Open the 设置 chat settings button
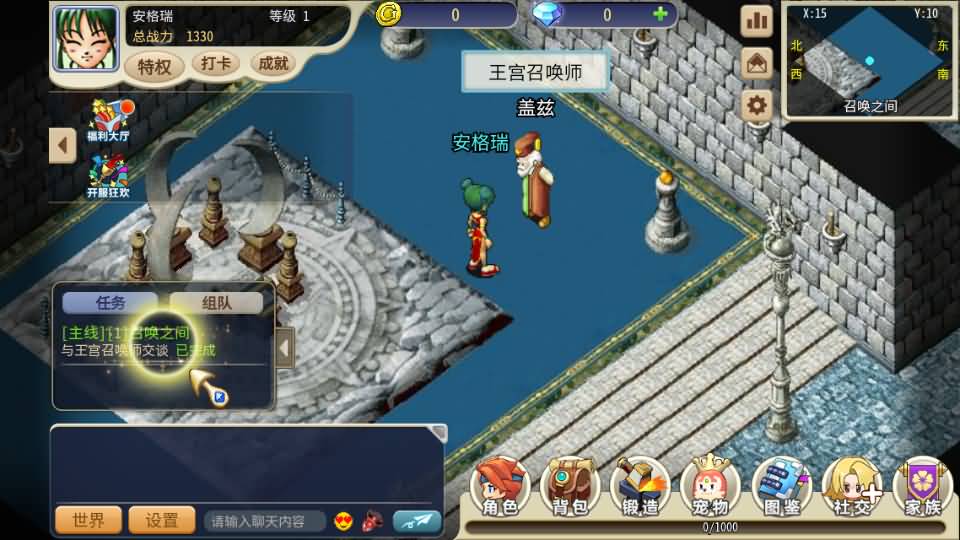 (162, 520)
